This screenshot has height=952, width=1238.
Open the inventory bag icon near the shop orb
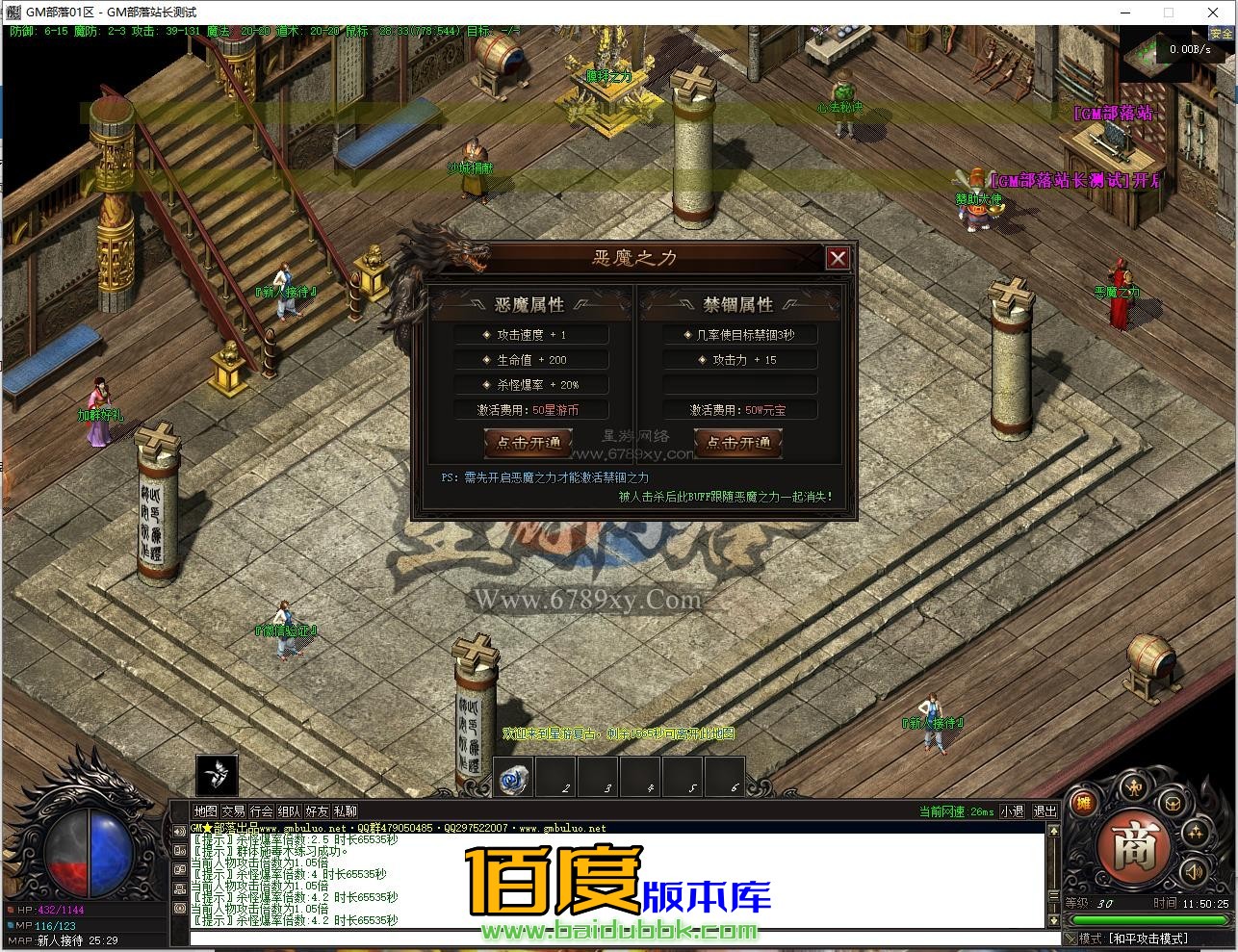point(1174,803)
